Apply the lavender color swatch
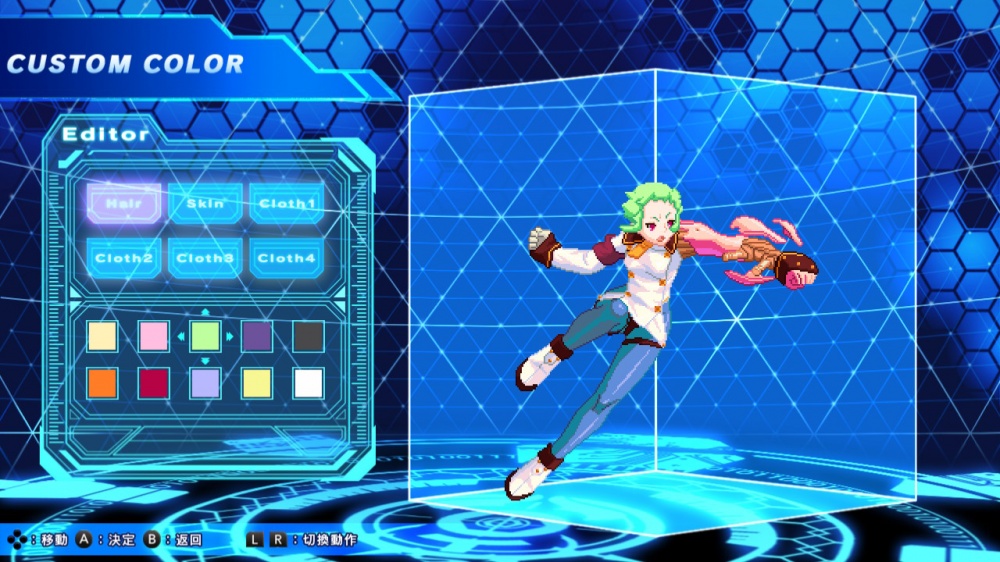The image size is (1000, 562). (x=205, y=383)
